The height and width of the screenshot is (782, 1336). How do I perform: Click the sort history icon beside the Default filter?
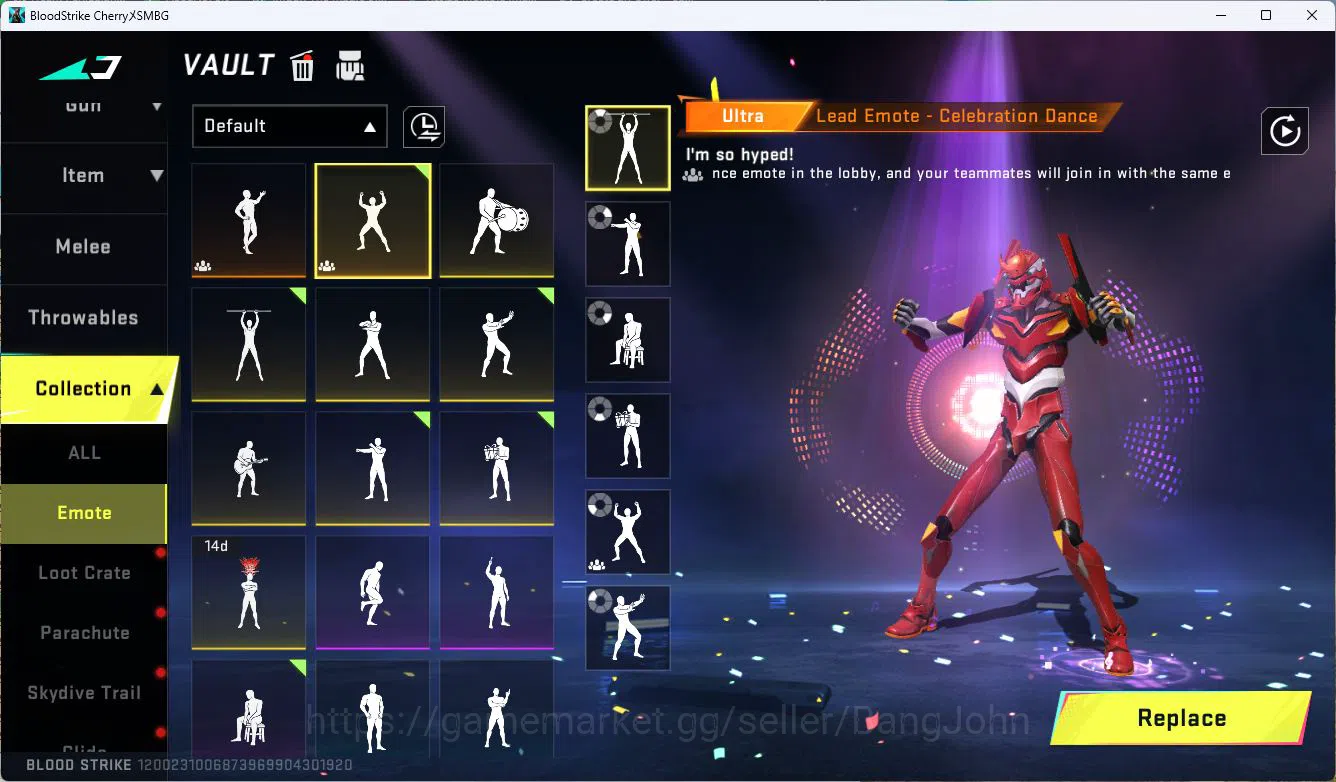(423, 126)
